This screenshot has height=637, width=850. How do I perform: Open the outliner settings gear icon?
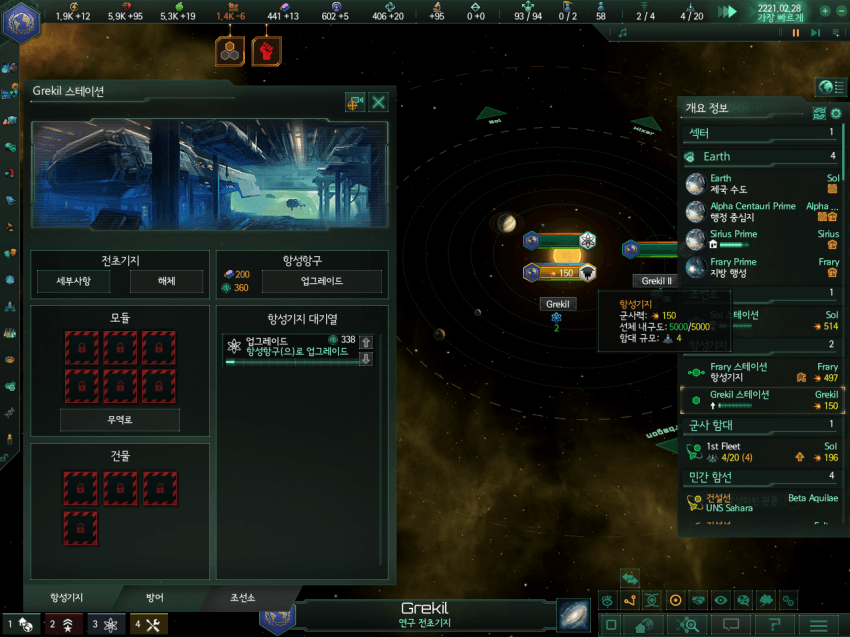tap(836, 114)
